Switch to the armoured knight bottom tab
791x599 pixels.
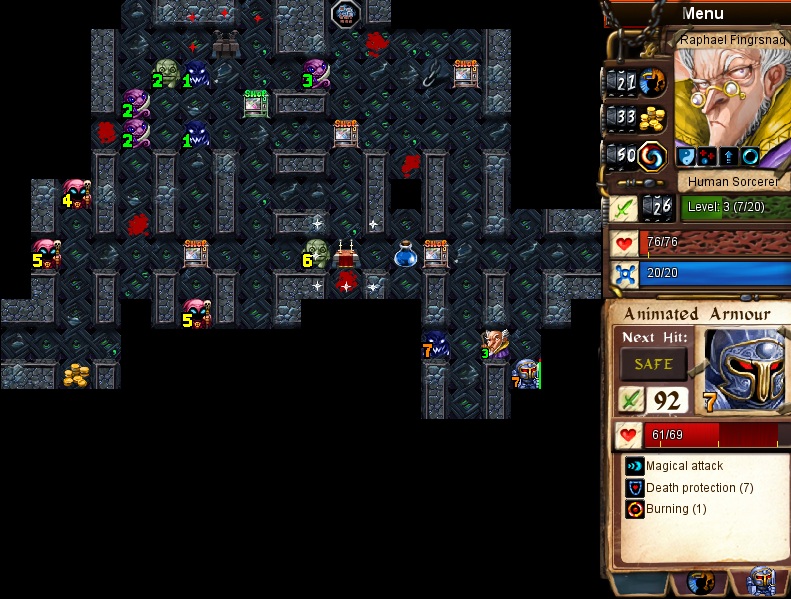[x=761, y=583]
